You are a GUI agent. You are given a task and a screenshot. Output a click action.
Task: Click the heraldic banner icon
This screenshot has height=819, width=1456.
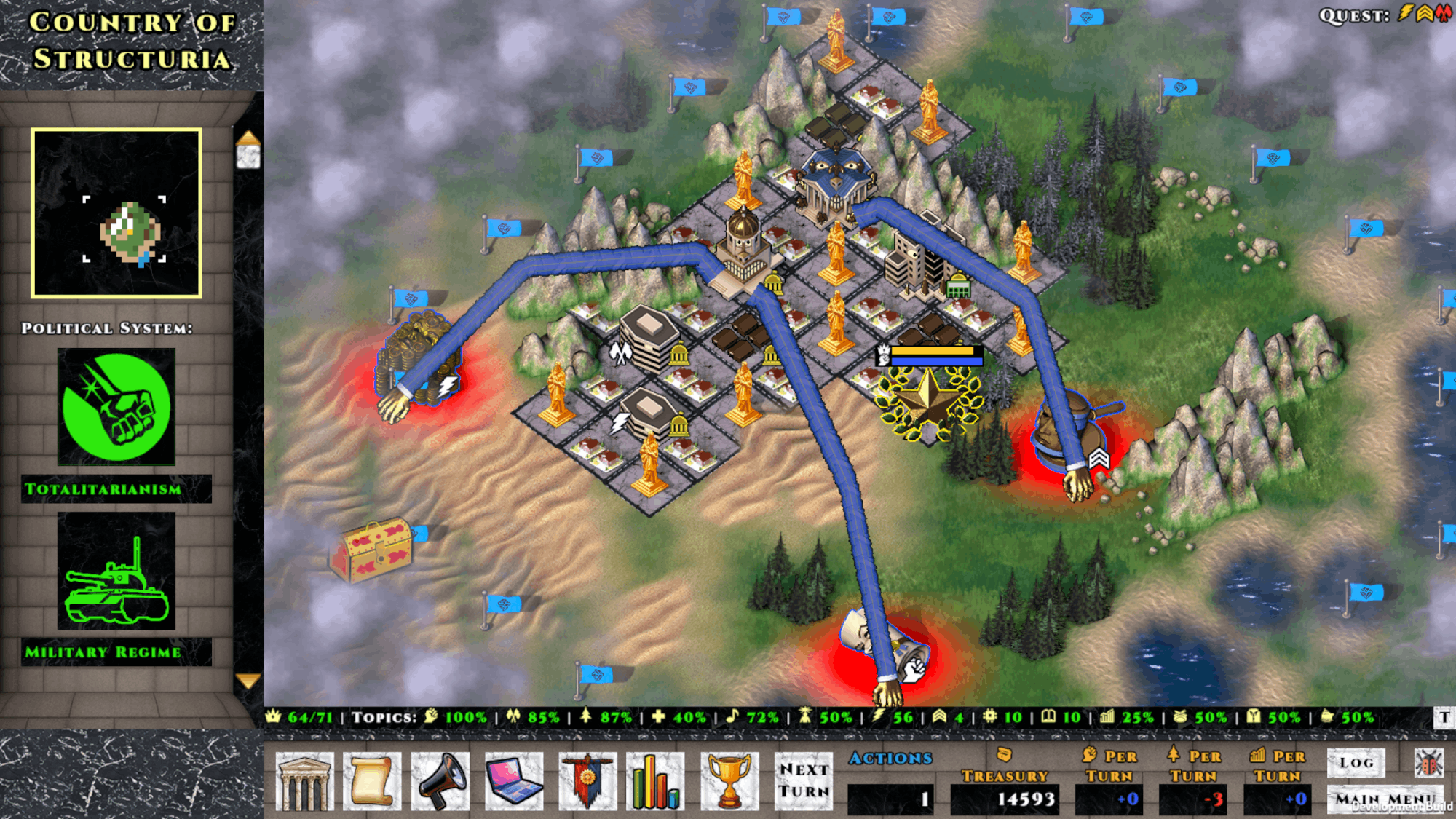(587, 782)
